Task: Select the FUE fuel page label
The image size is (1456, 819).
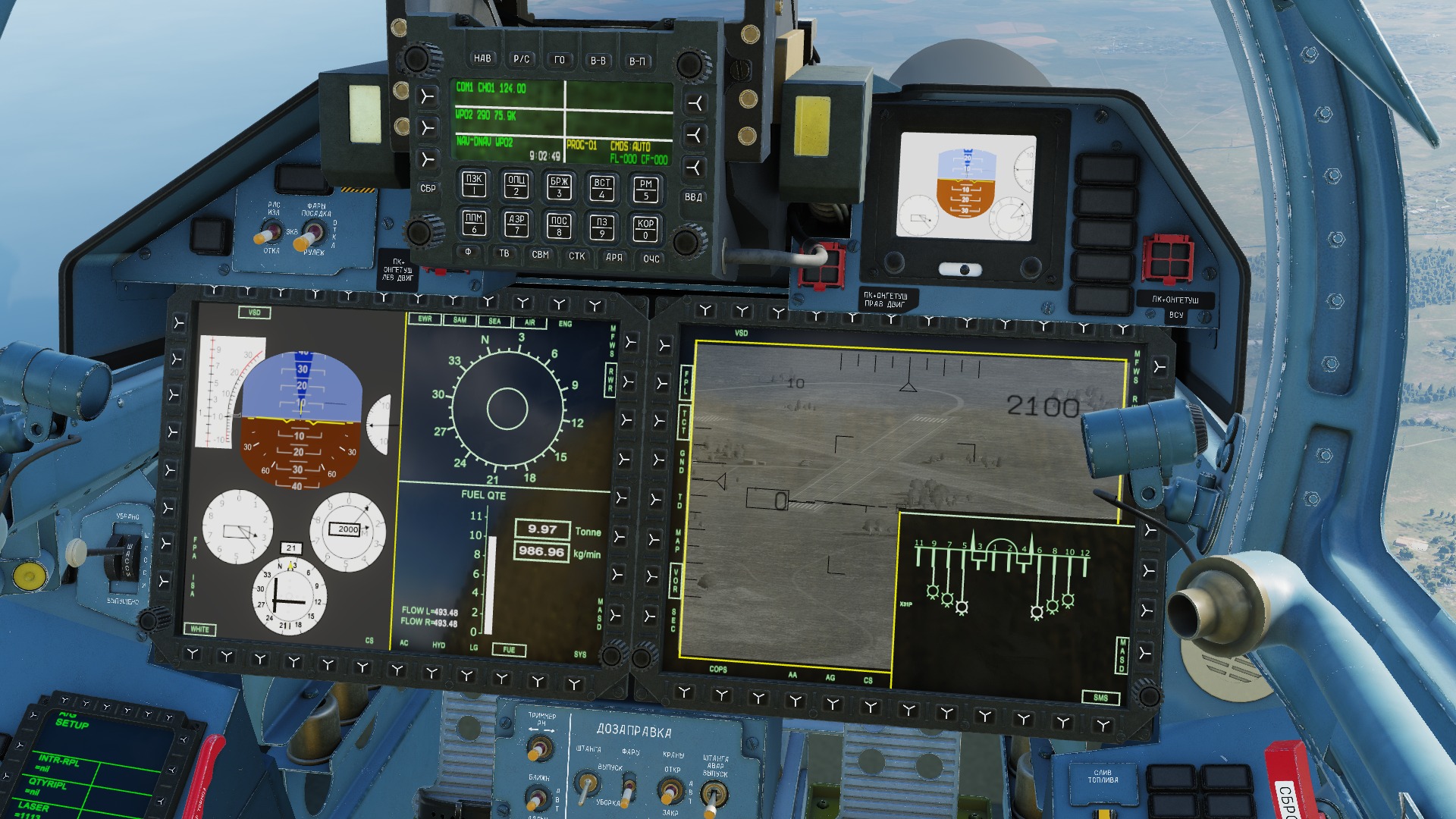Action: point(509,650)
